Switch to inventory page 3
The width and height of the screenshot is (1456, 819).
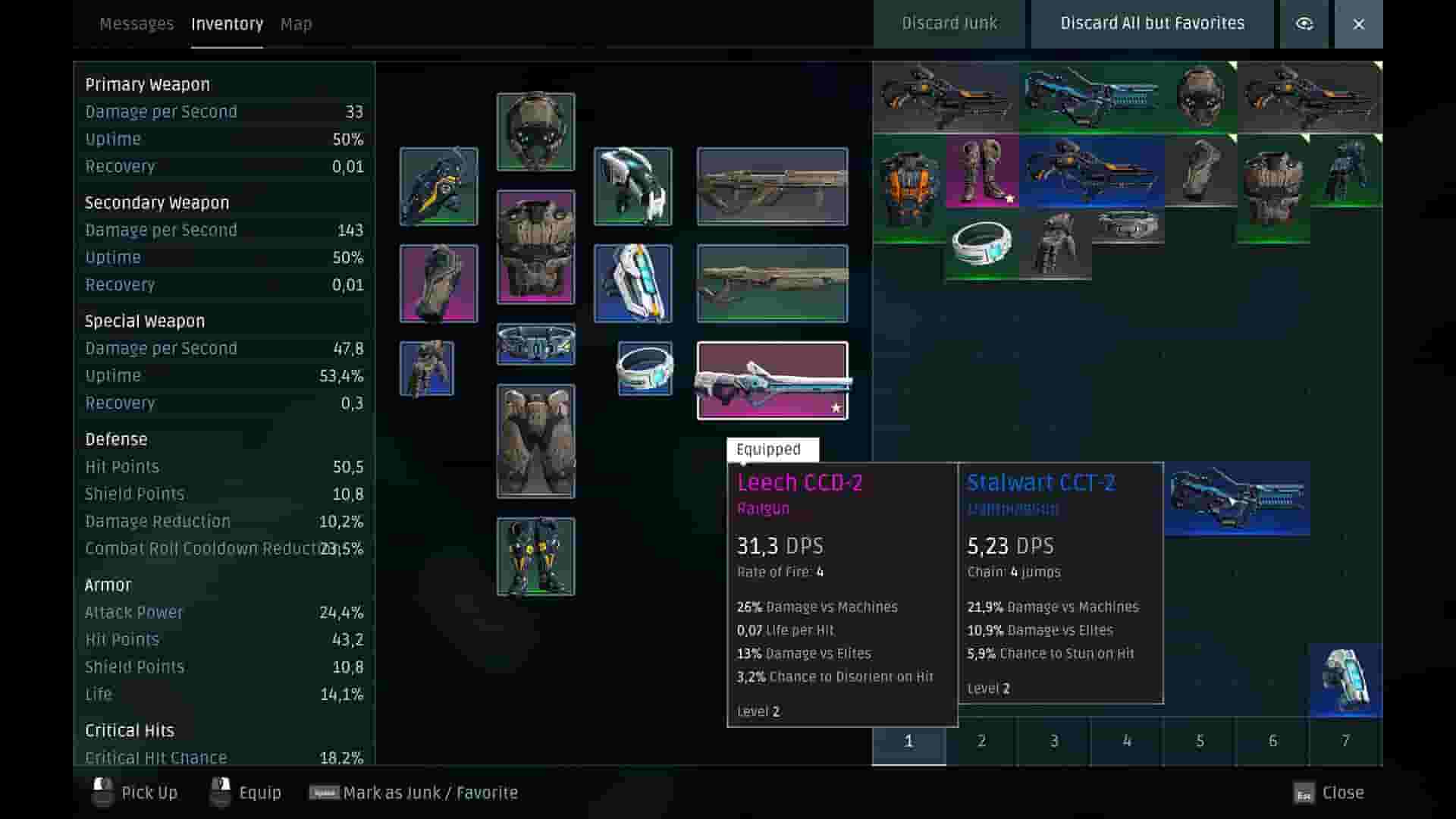point(1053,742)
